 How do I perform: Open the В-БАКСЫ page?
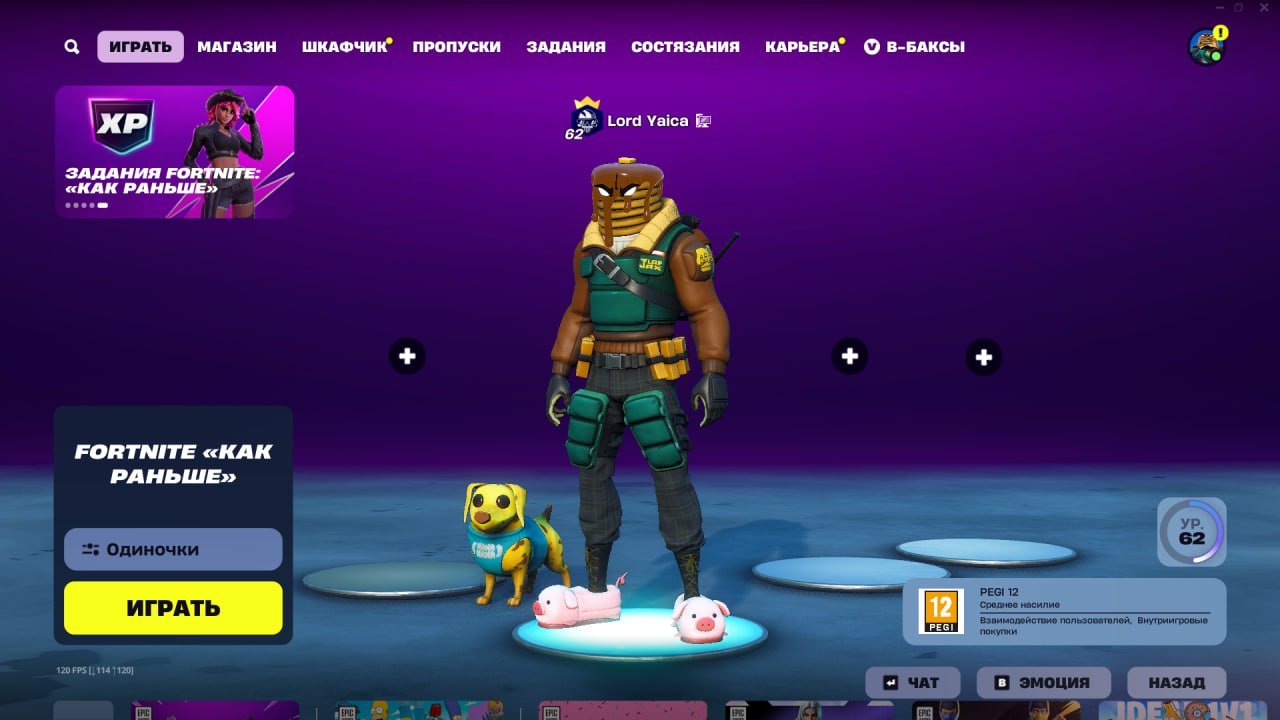(916, 46)
